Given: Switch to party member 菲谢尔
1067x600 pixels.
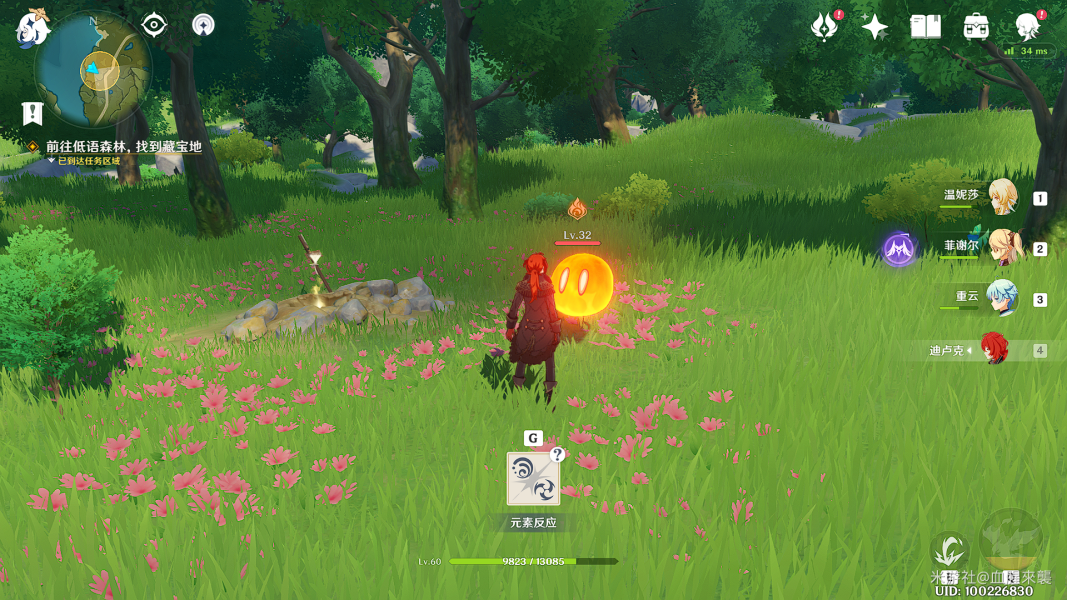Looking at the screenshot, I should click(1002, 248).
